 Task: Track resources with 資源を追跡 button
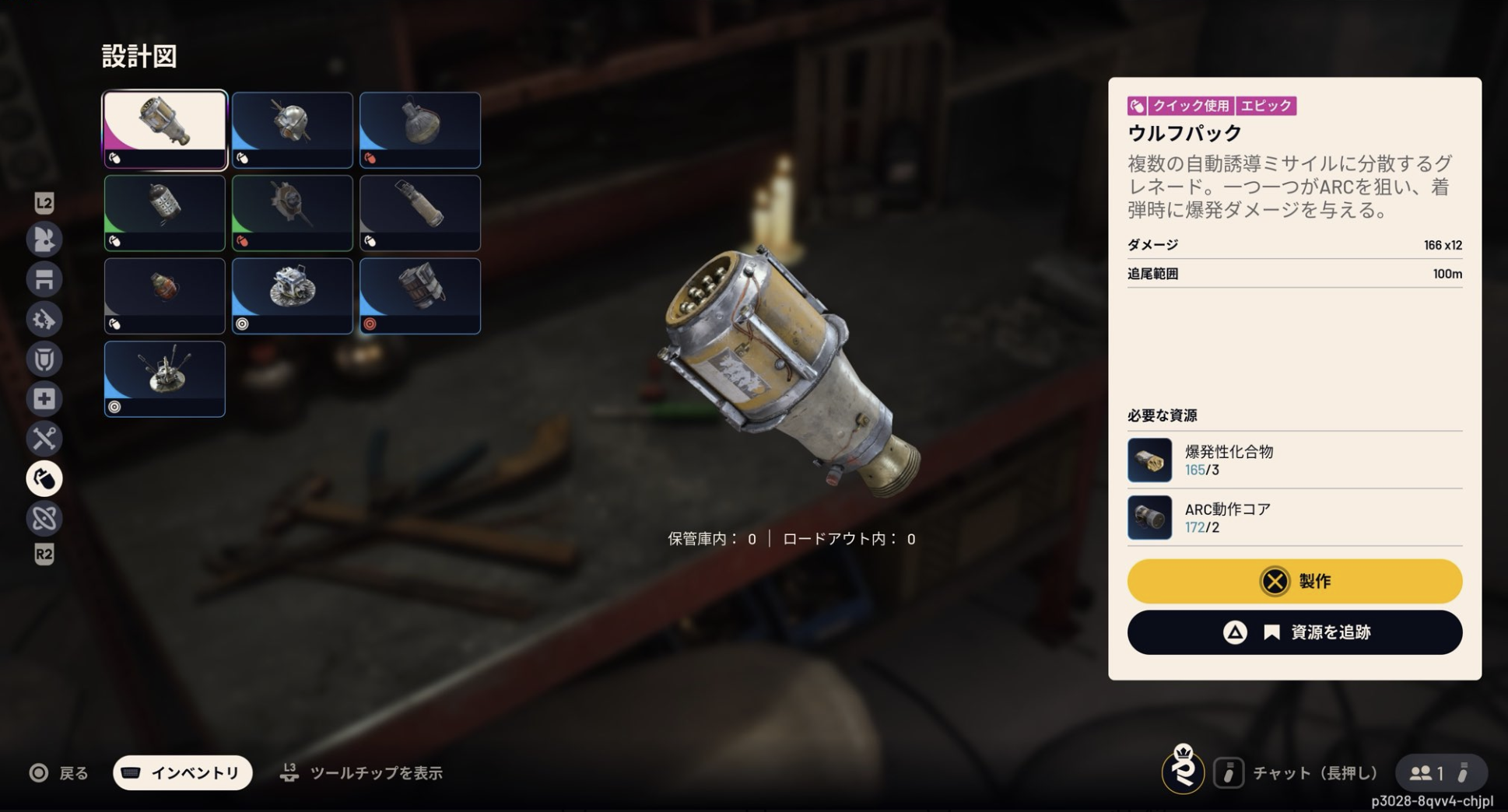pyautogui.click(x=1294, y=632)
